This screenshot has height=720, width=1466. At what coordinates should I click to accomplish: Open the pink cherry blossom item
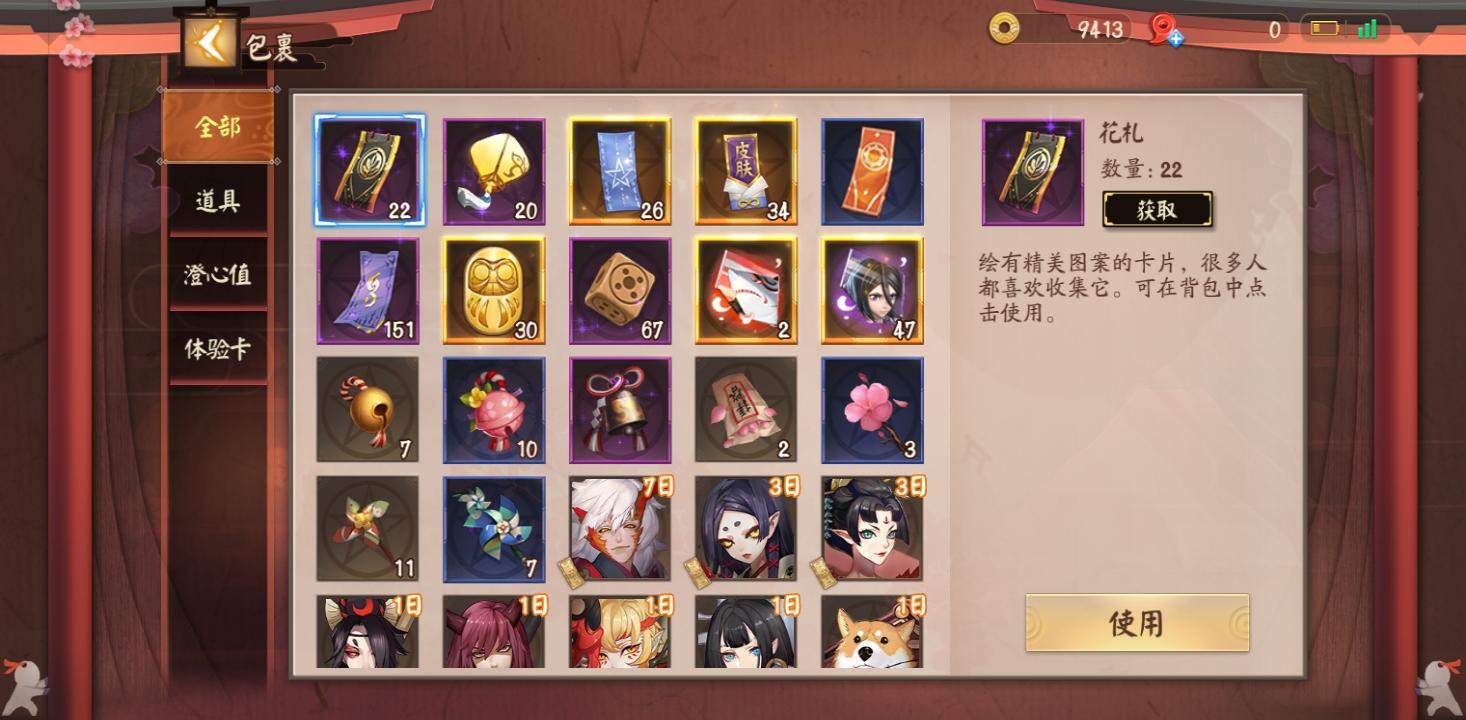tap(872, 410)
